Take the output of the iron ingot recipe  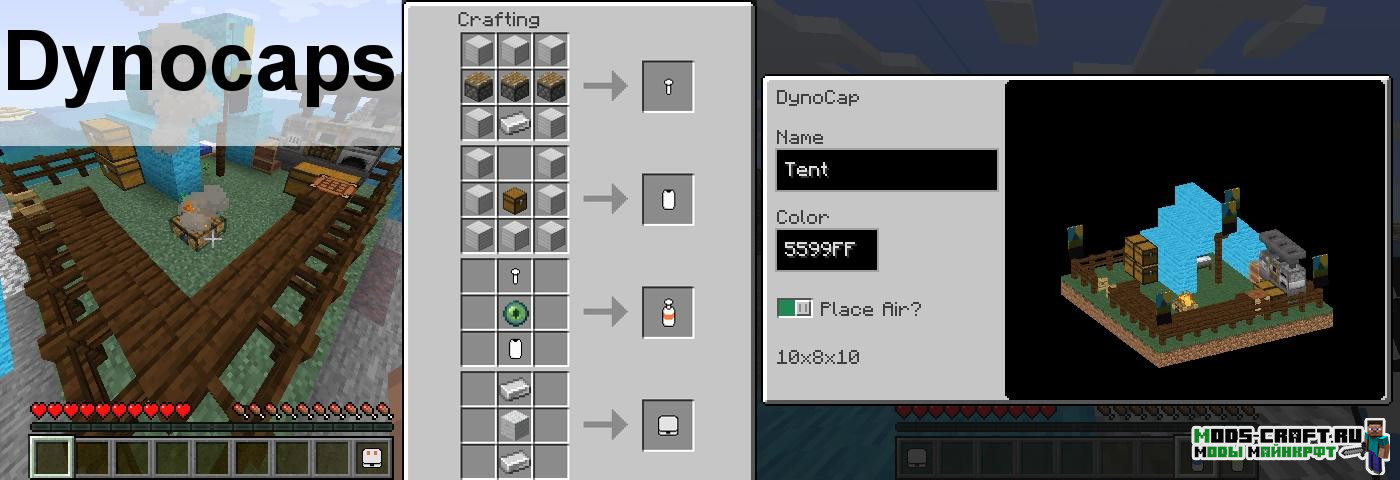click(x=668, y=425)
